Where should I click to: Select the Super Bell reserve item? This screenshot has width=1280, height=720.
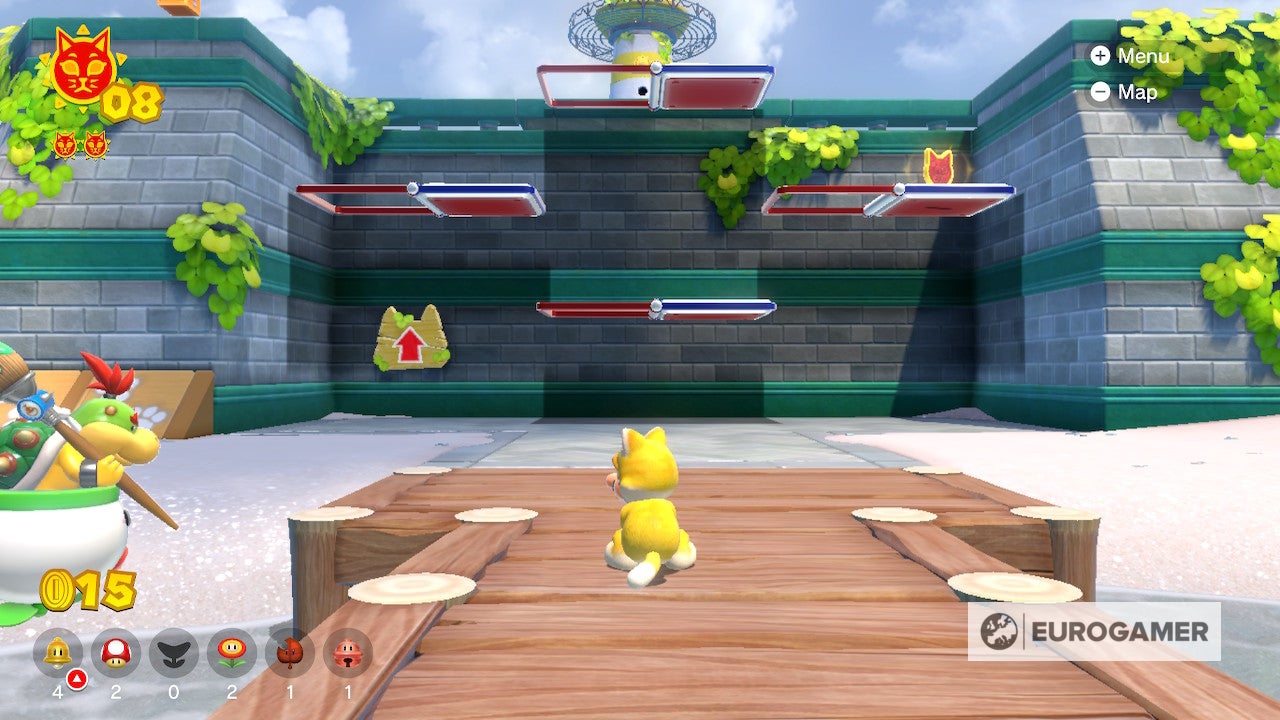pos(58,653)
